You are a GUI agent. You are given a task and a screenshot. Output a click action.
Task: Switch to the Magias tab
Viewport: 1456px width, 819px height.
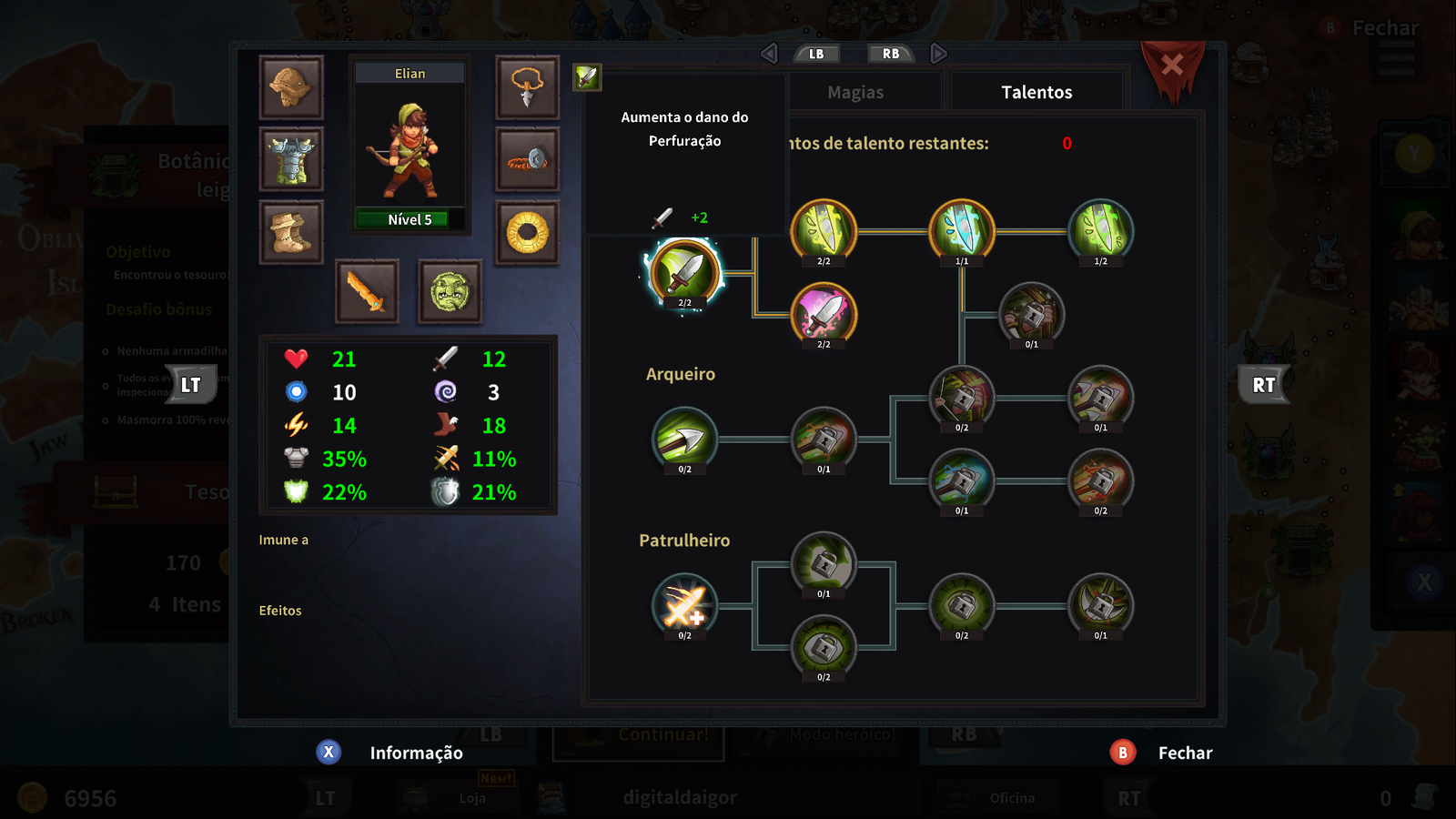click(x=855, y=92)
